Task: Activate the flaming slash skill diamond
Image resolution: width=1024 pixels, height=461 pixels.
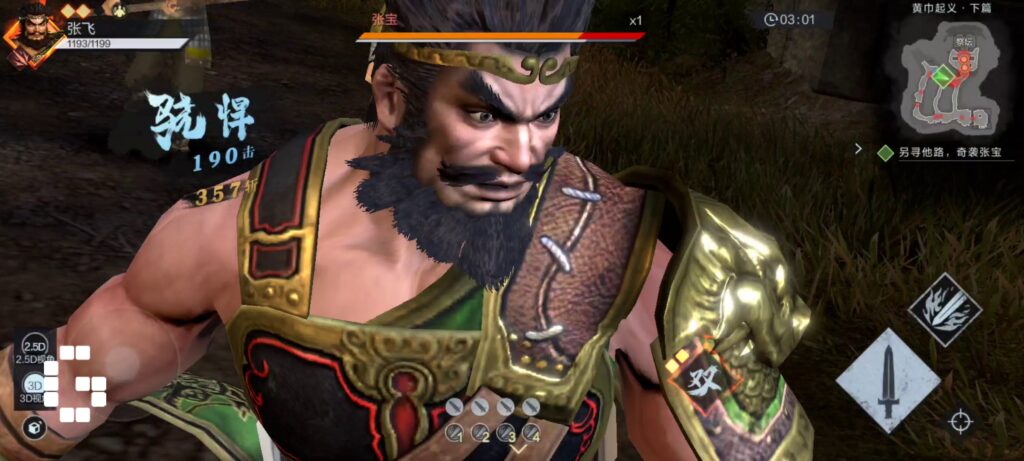Action: coord(944,310)
